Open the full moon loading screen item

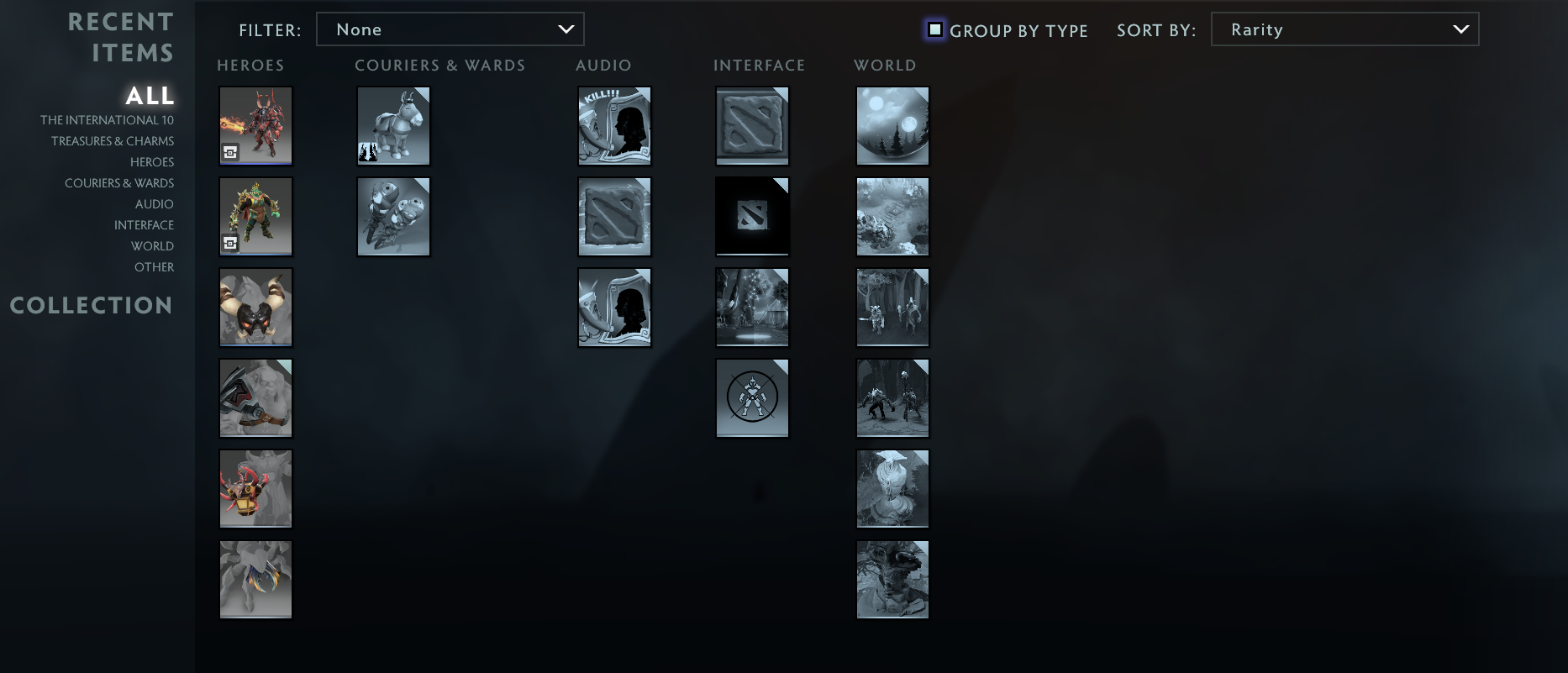tap(892, 125)
